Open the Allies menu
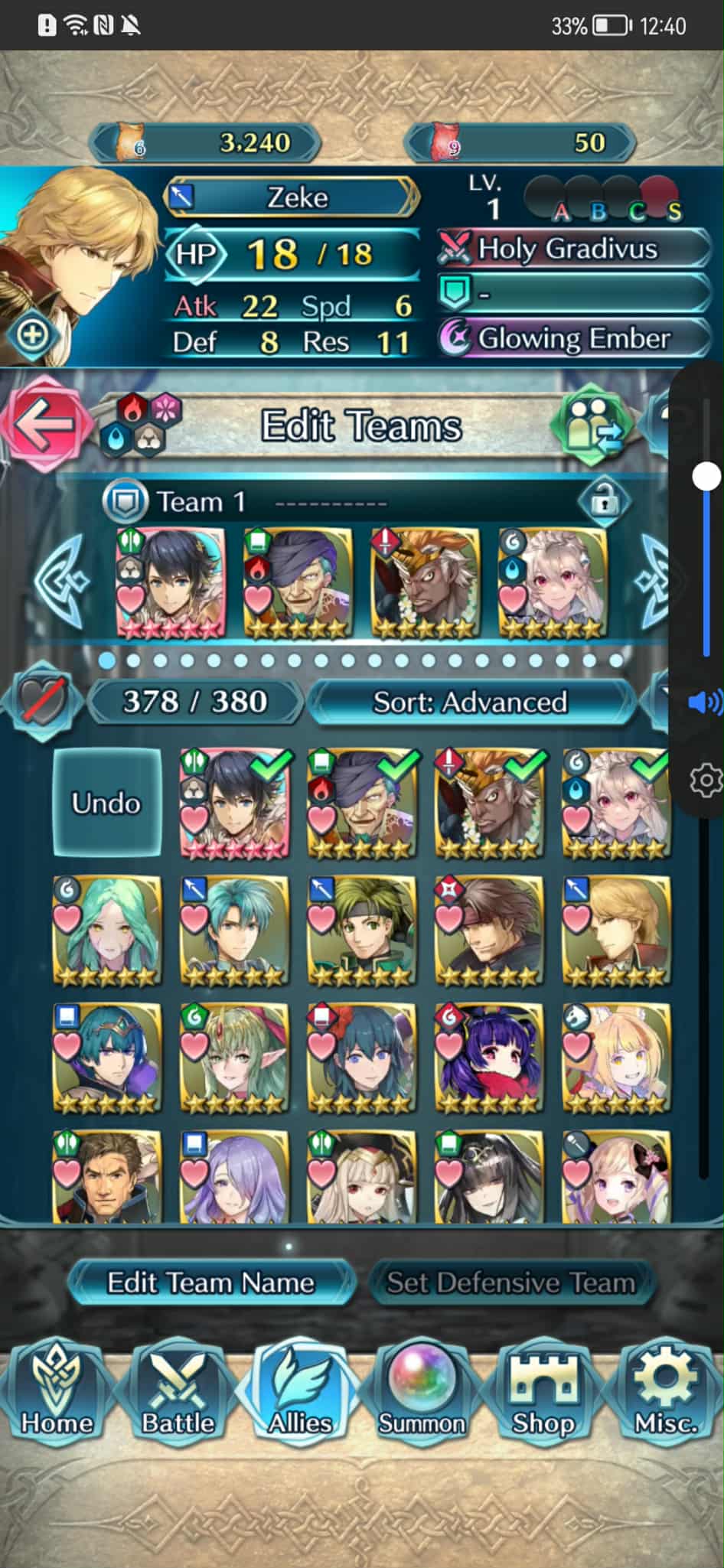This screenshot has height=1568, width=724. (299, 1394)
